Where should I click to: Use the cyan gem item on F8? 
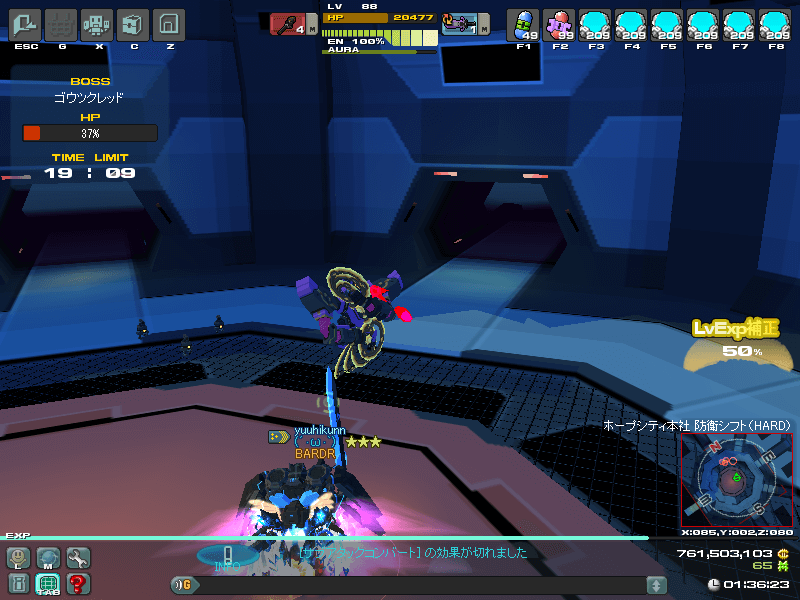(x=774, y=24)
